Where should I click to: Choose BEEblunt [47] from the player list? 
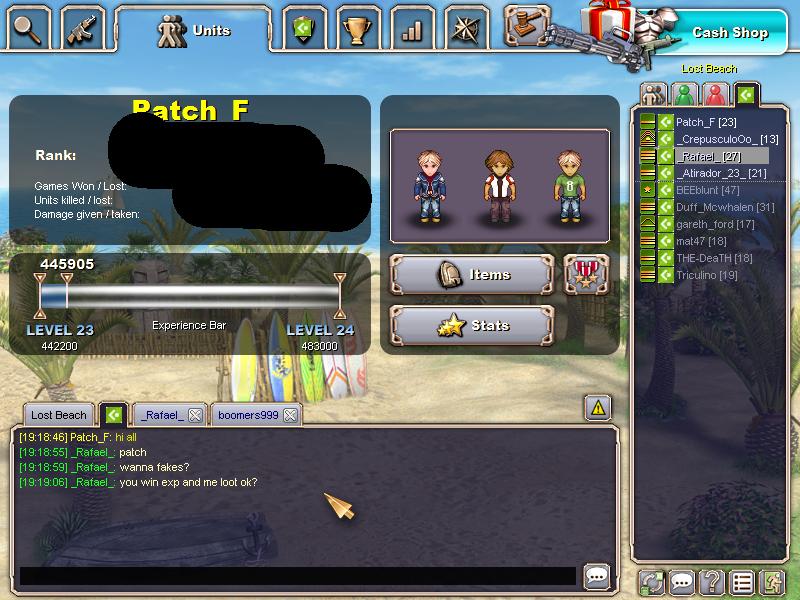click(x=707, y=190)
